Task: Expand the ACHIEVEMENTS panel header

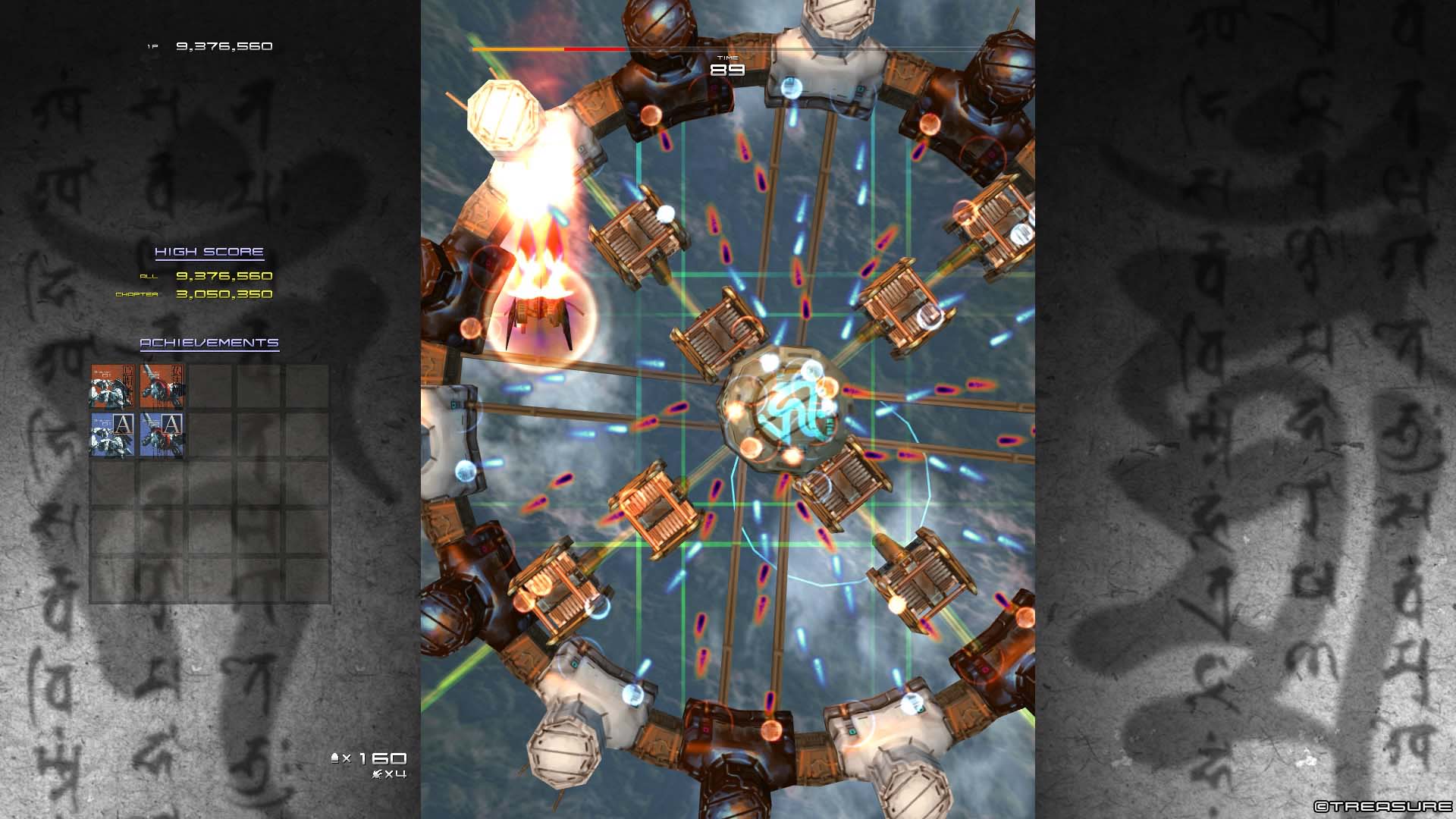Action: pos(209,343)
